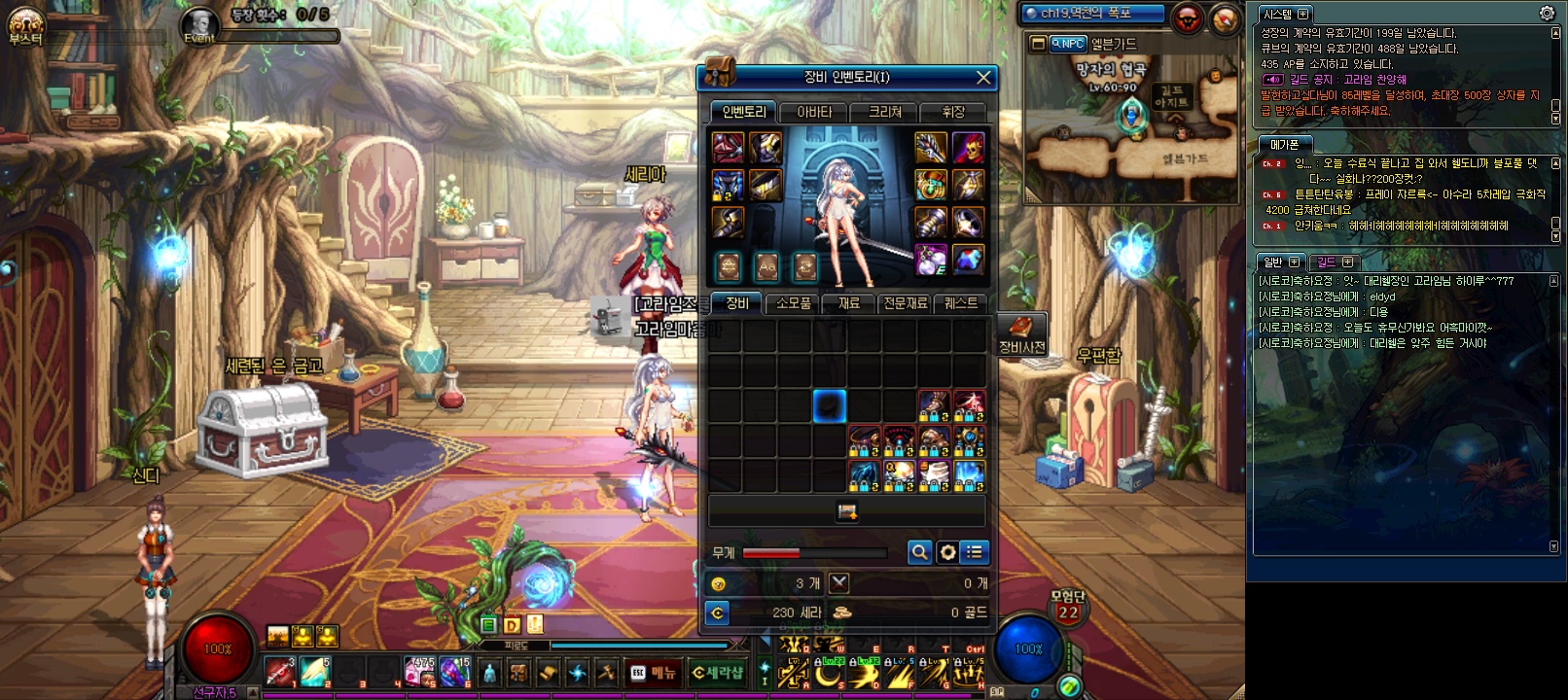Open the 세라샵 cash shop
Screen dimensions: 1568x700
pyautogui.click(x=717, y=672)
